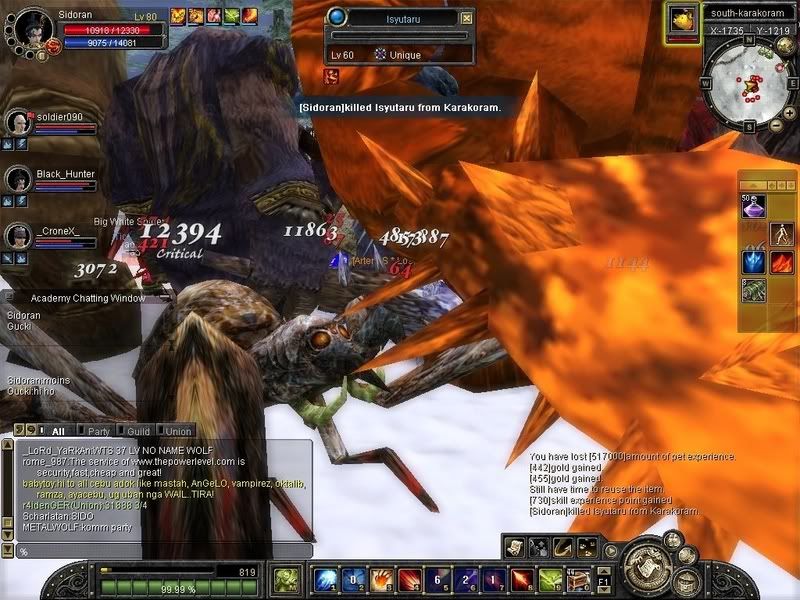Zoom out the minimap with minus button
This screenshot has width=800, height=600.
pos(775,122)
